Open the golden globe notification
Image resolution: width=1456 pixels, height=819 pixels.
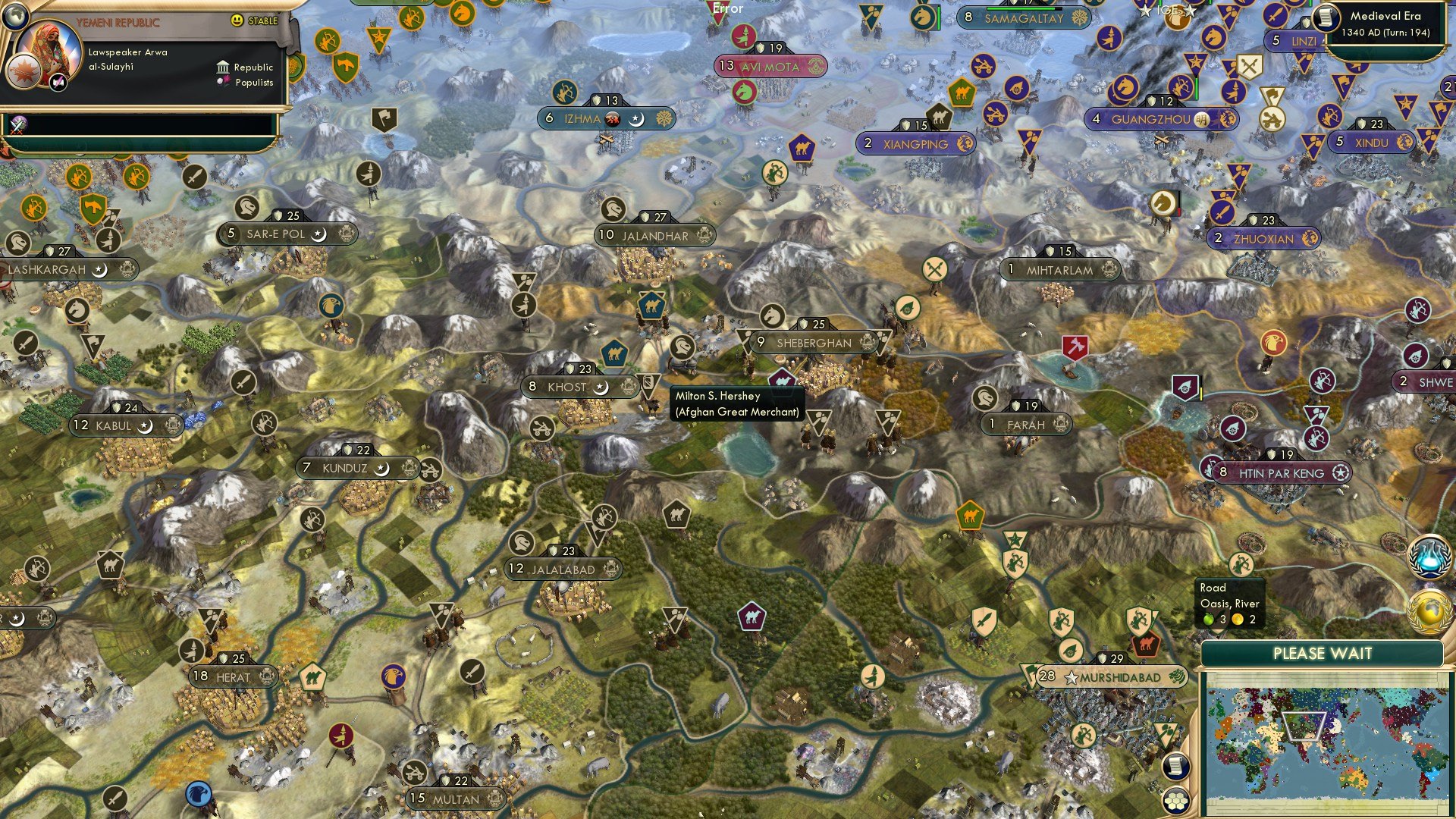coord(1429,611)
